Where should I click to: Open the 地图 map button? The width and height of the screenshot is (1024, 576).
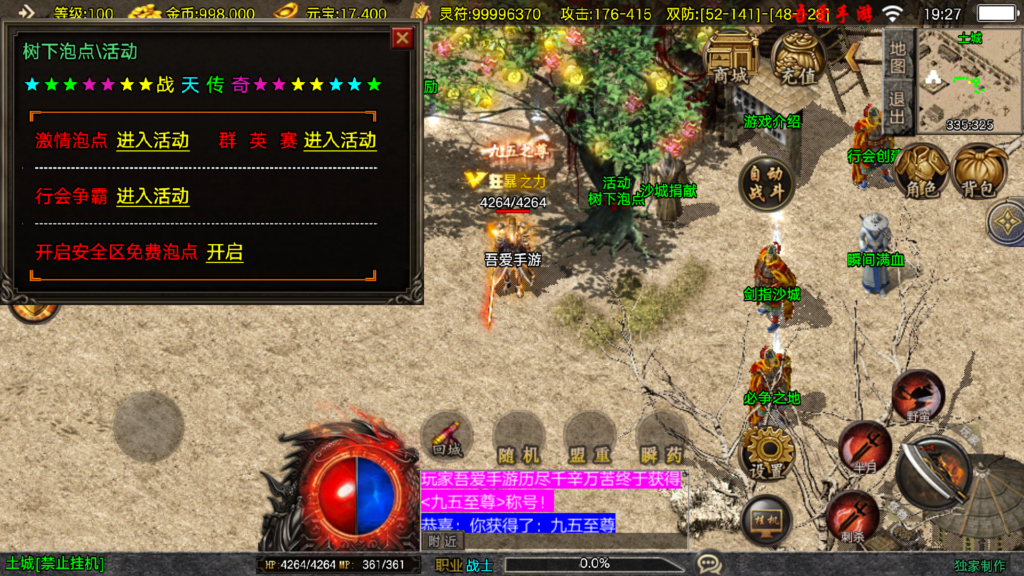898,58
